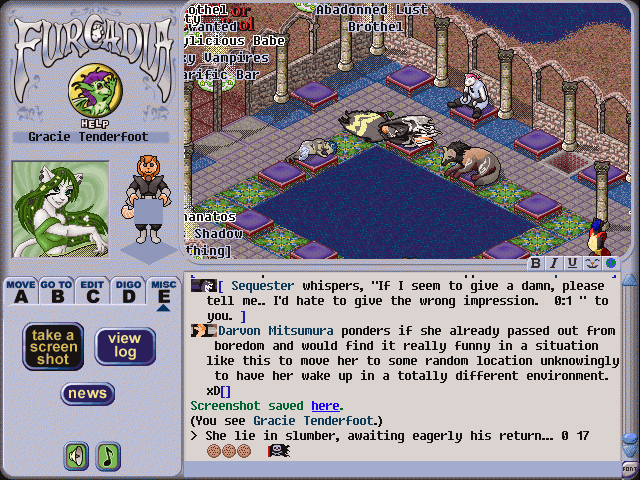Apply underline text formatting
Viewport: 640px width, 480px height.
572,263
